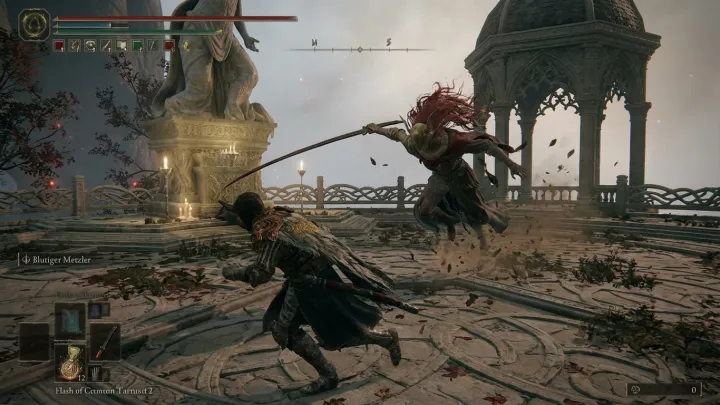
Task: Click the golden rune emblem beside the health bar
Action: (34, 24)
